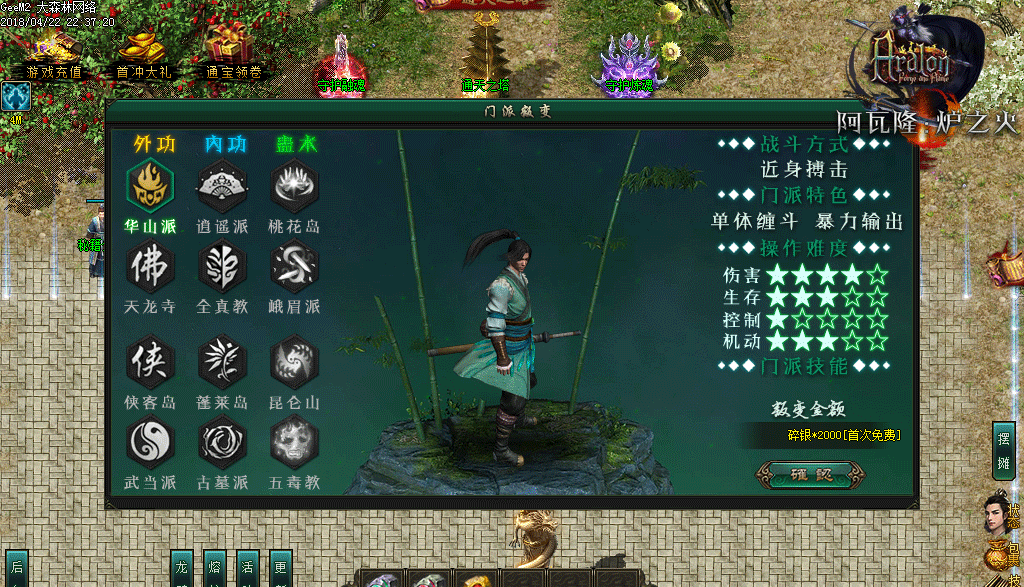1024x587 pixels.
Task: Select 天龙寺 sect with the 佛 symbol
Action: (x=150, y=267)
